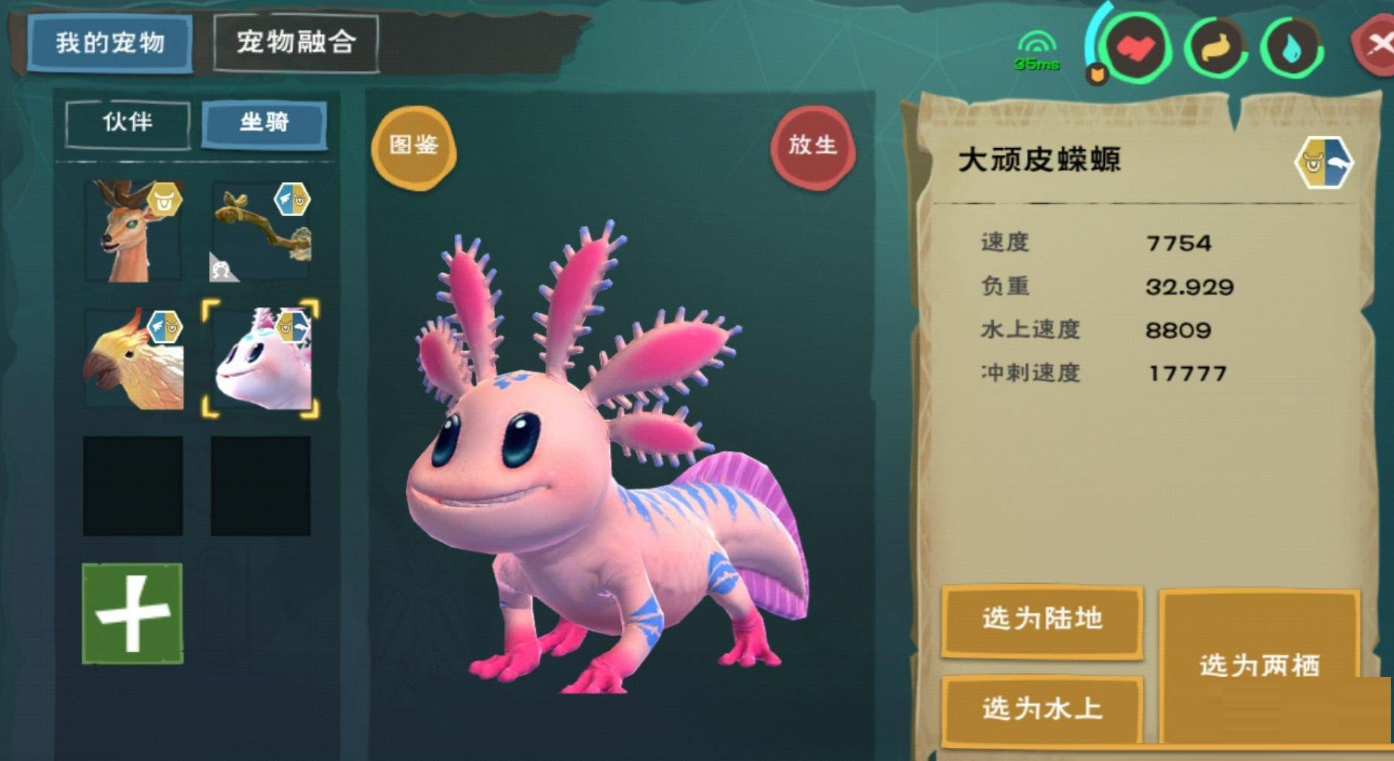The image size is (1394, 761).
Task: Add a new mount with the plus button
Action: pyautogui.click(x=132, y=613)
